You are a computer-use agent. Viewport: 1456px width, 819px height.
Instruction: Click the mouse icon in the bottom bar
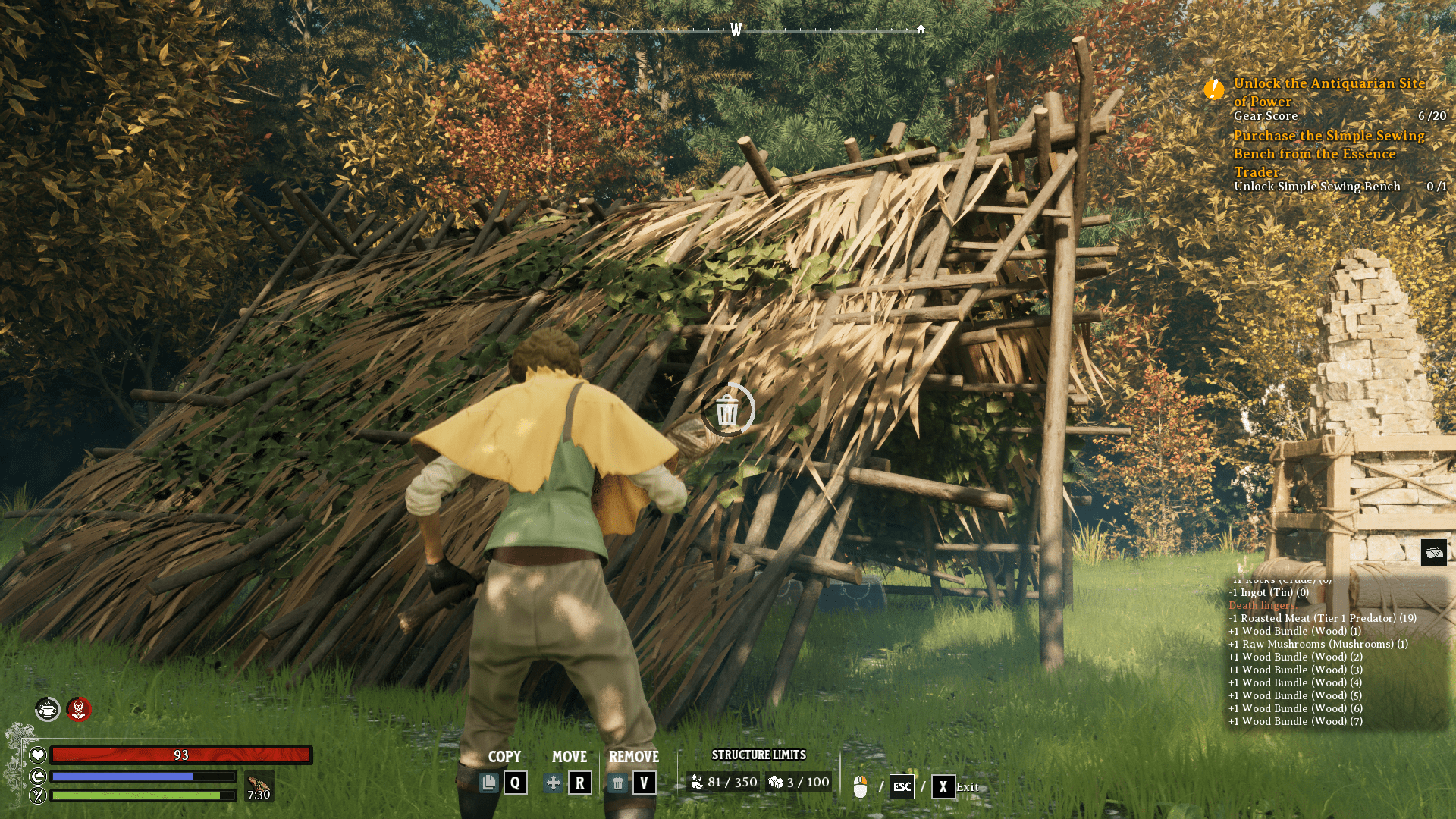tap(860, 786)
